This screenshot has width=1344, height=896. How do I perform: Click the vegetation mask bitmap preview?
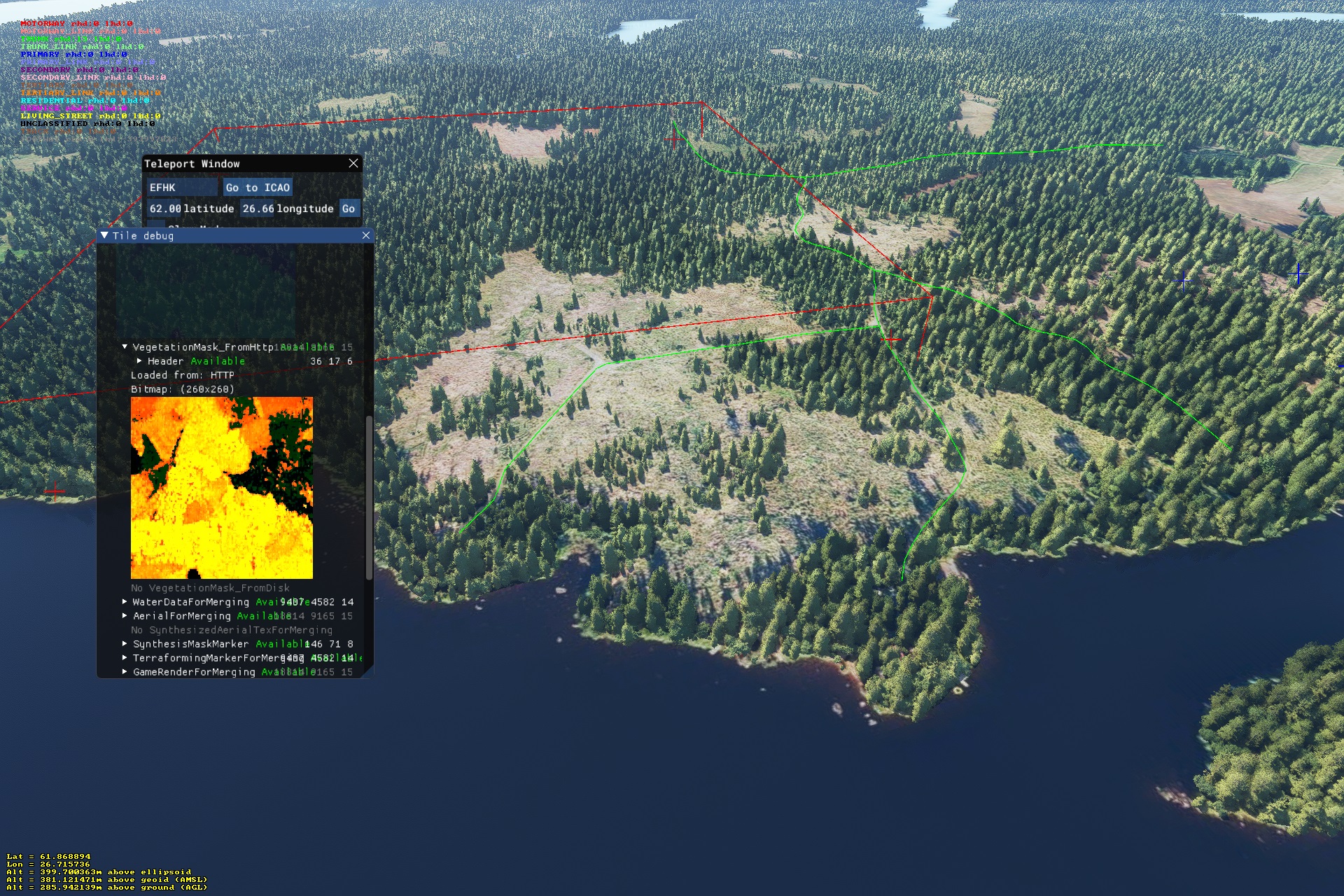coord(222,488)
